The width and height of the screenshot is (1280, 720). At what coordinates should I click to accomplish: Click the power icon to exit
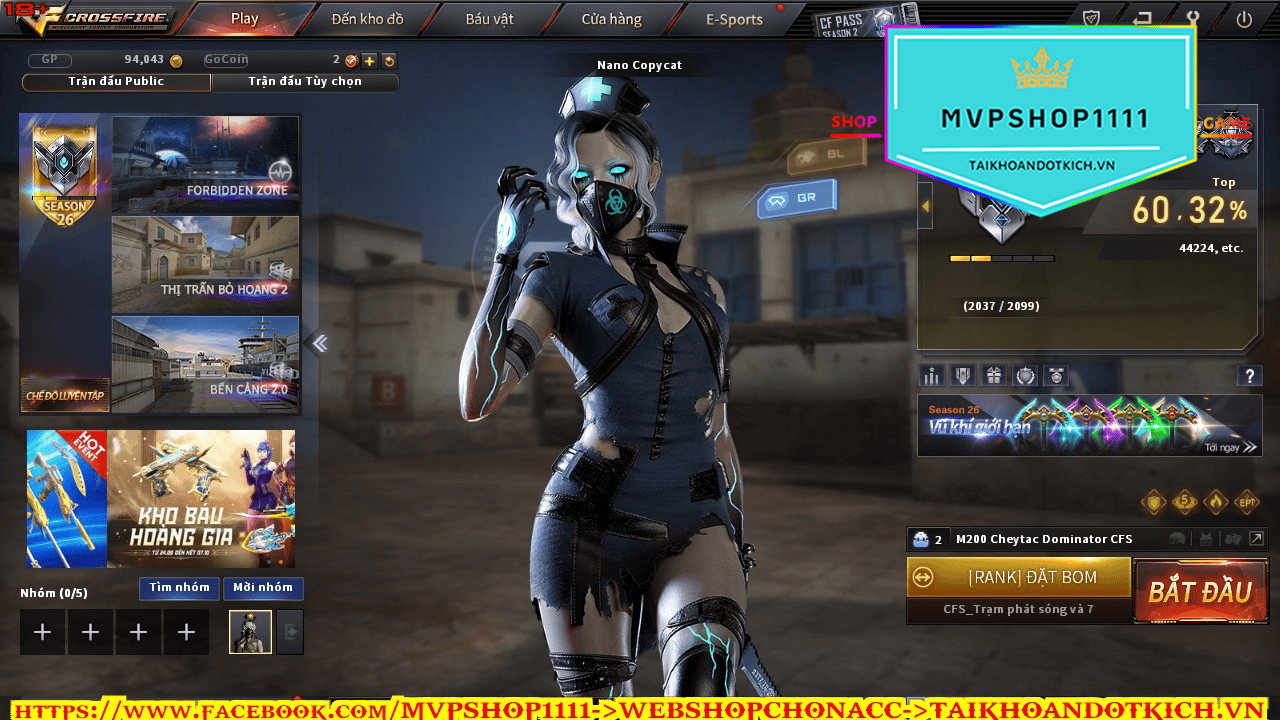tap(1244, 19)
